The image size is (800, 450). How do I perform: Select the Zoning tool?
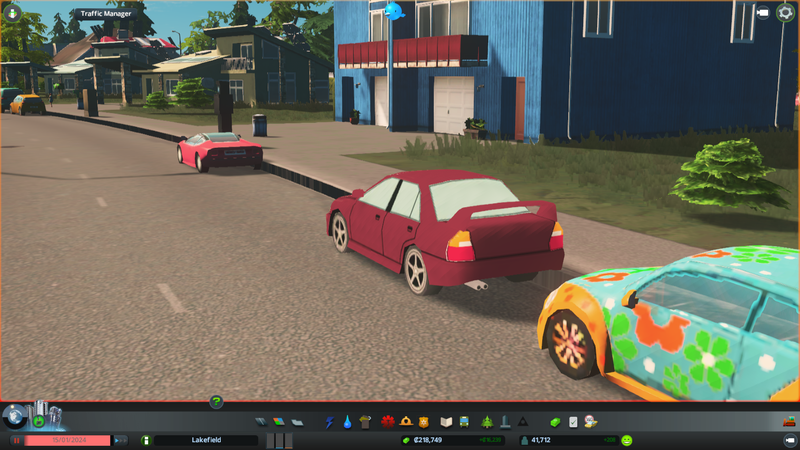pos(279,422)
